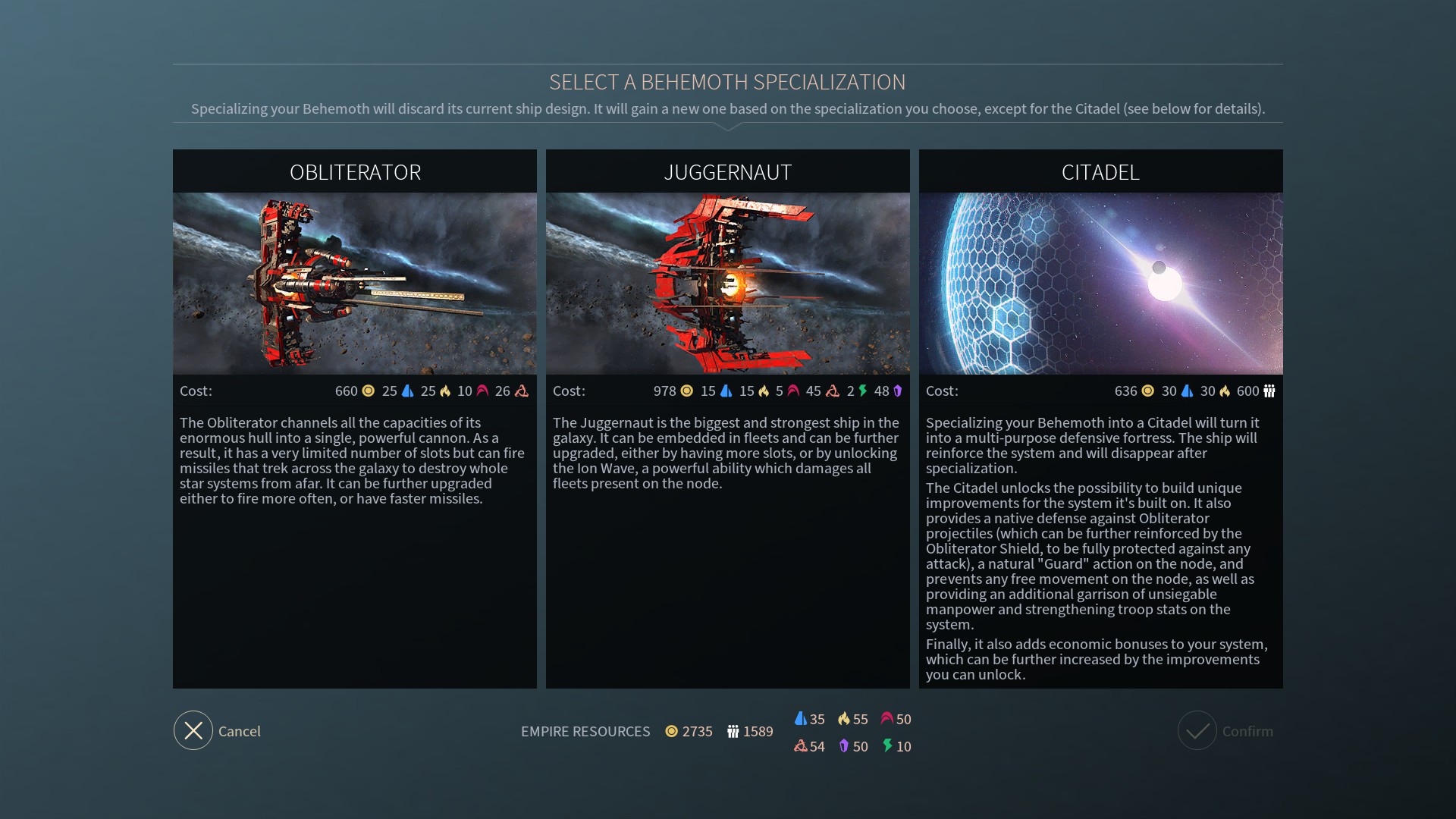Click the yellow Hyperium flame icon showing 55
The image size is (1456, 819).
(x=844, y=719)
